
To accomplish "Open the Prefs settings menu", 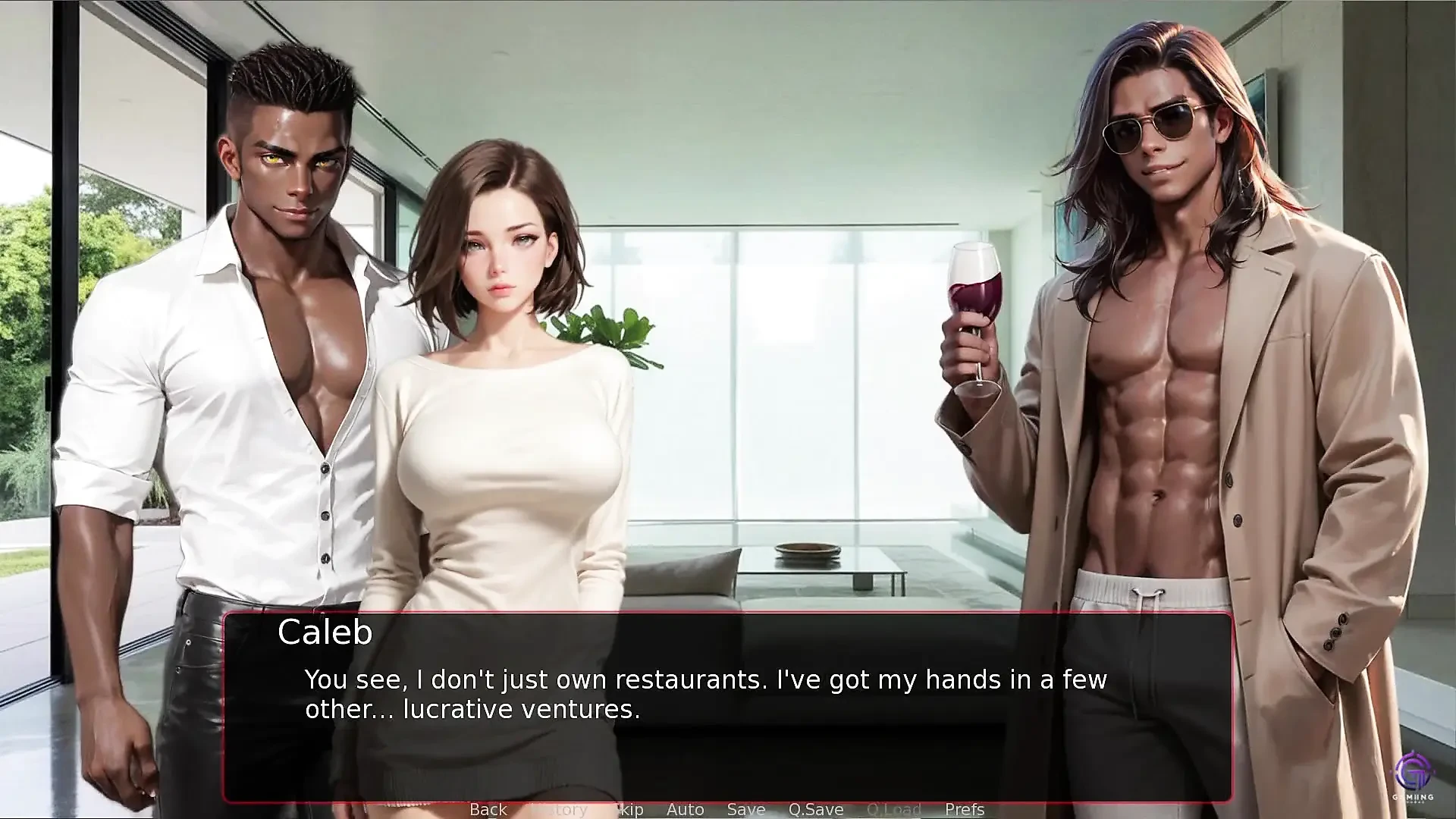I will click(964, 809).
